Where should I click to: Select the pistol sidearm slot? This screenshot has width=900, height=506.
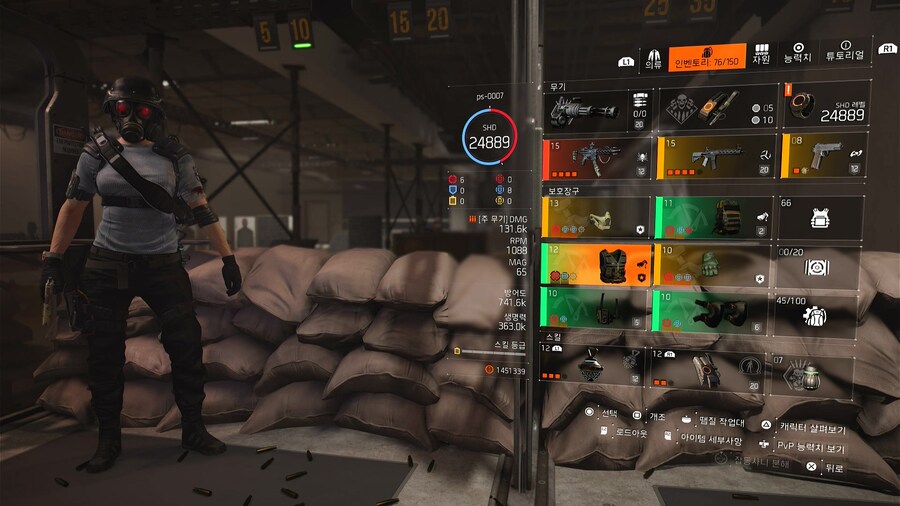825,155
